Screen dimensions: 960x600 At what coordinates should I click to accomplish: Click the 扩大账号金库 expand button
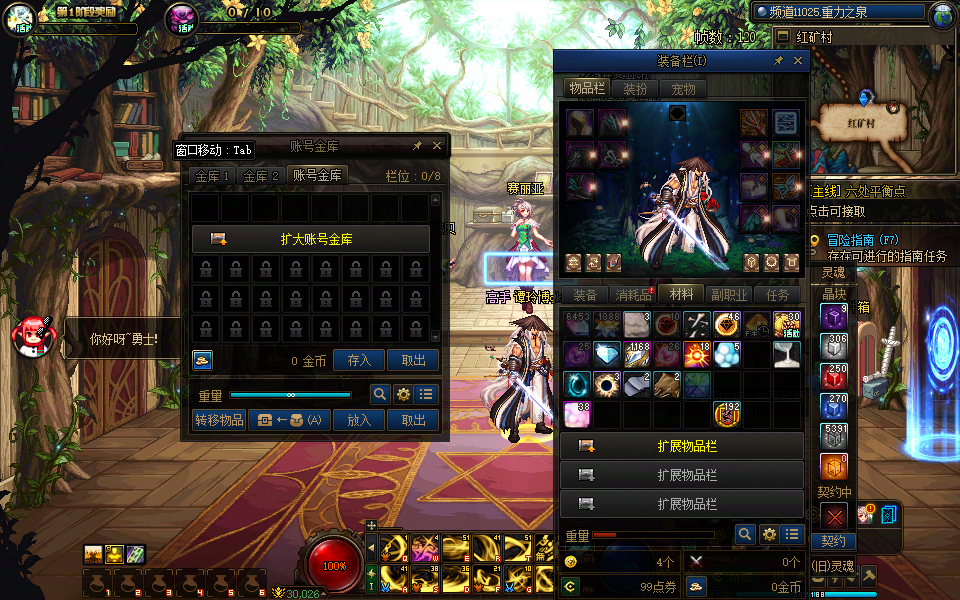(x=310, y=239)
